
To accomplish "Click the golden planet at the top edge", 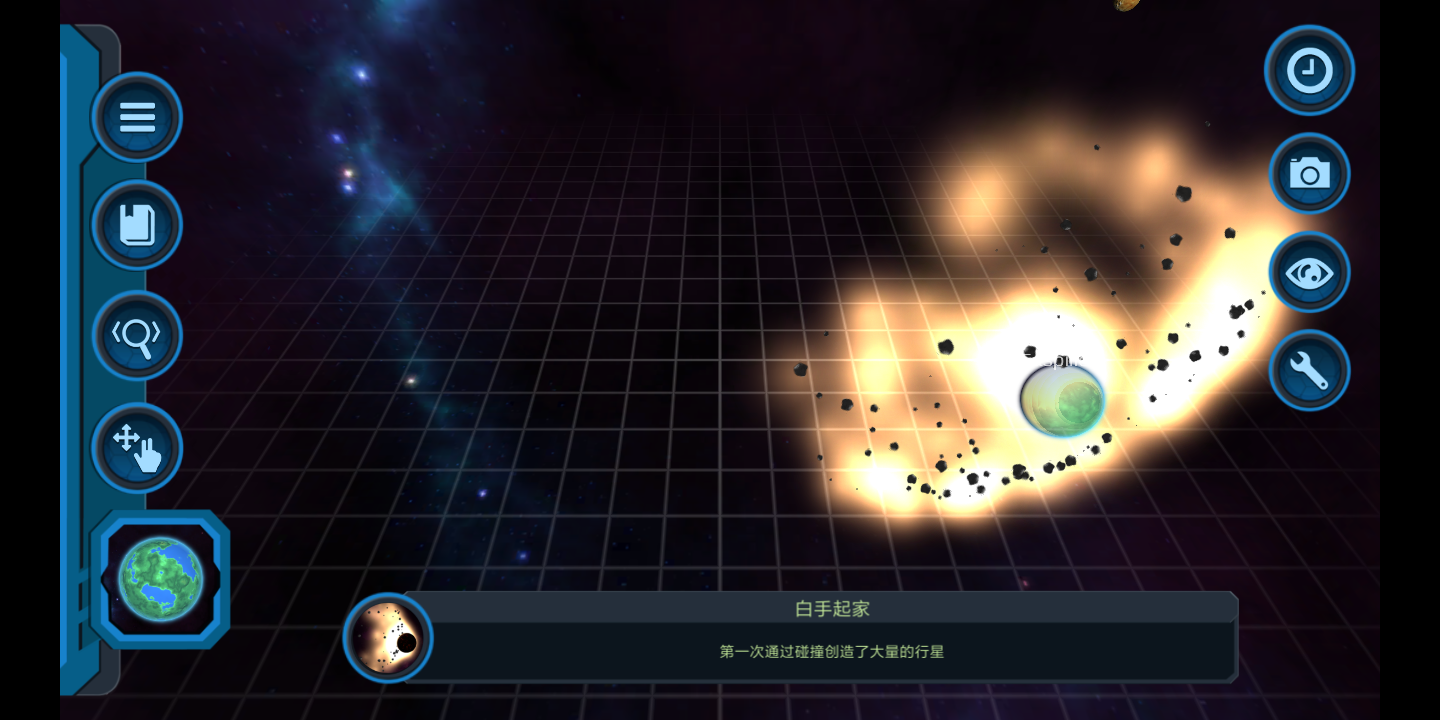I will (1126, 5).
